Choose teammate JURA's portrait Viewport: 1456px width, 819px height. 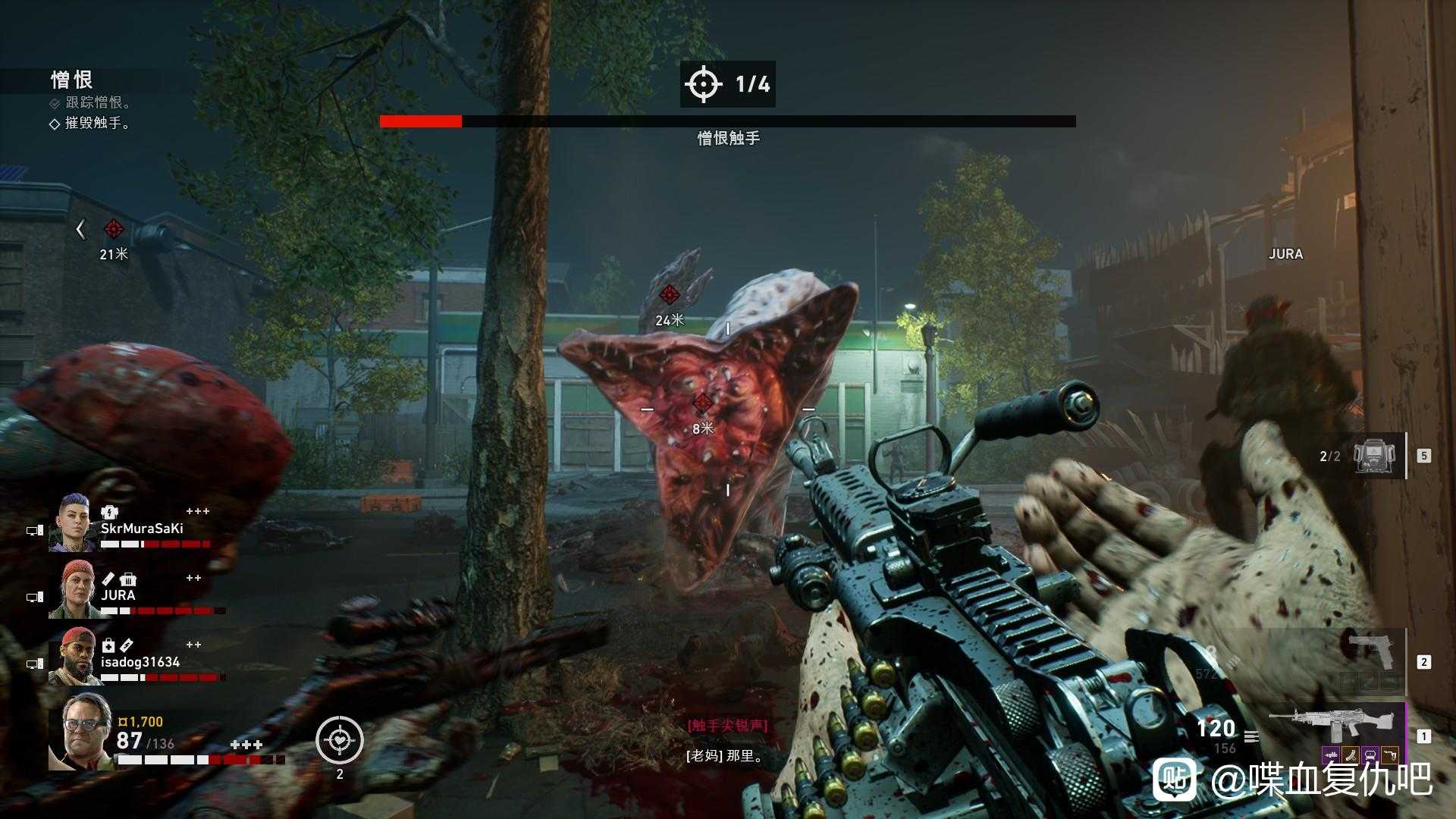tap(73, 590)
